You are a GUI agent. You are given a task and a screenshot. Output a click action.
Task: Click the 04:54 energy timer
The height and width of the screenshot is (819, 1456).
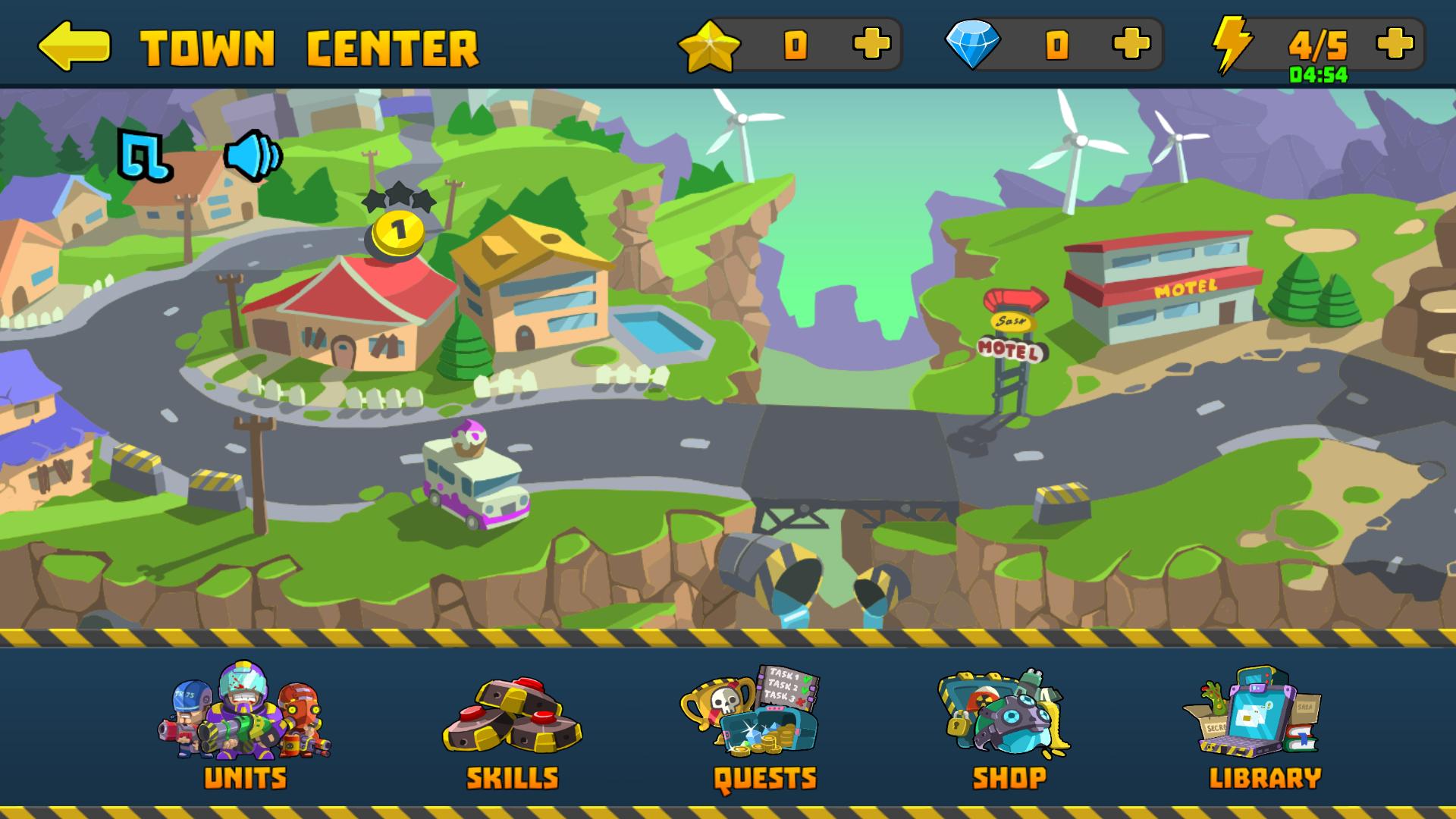[1319, 74]
